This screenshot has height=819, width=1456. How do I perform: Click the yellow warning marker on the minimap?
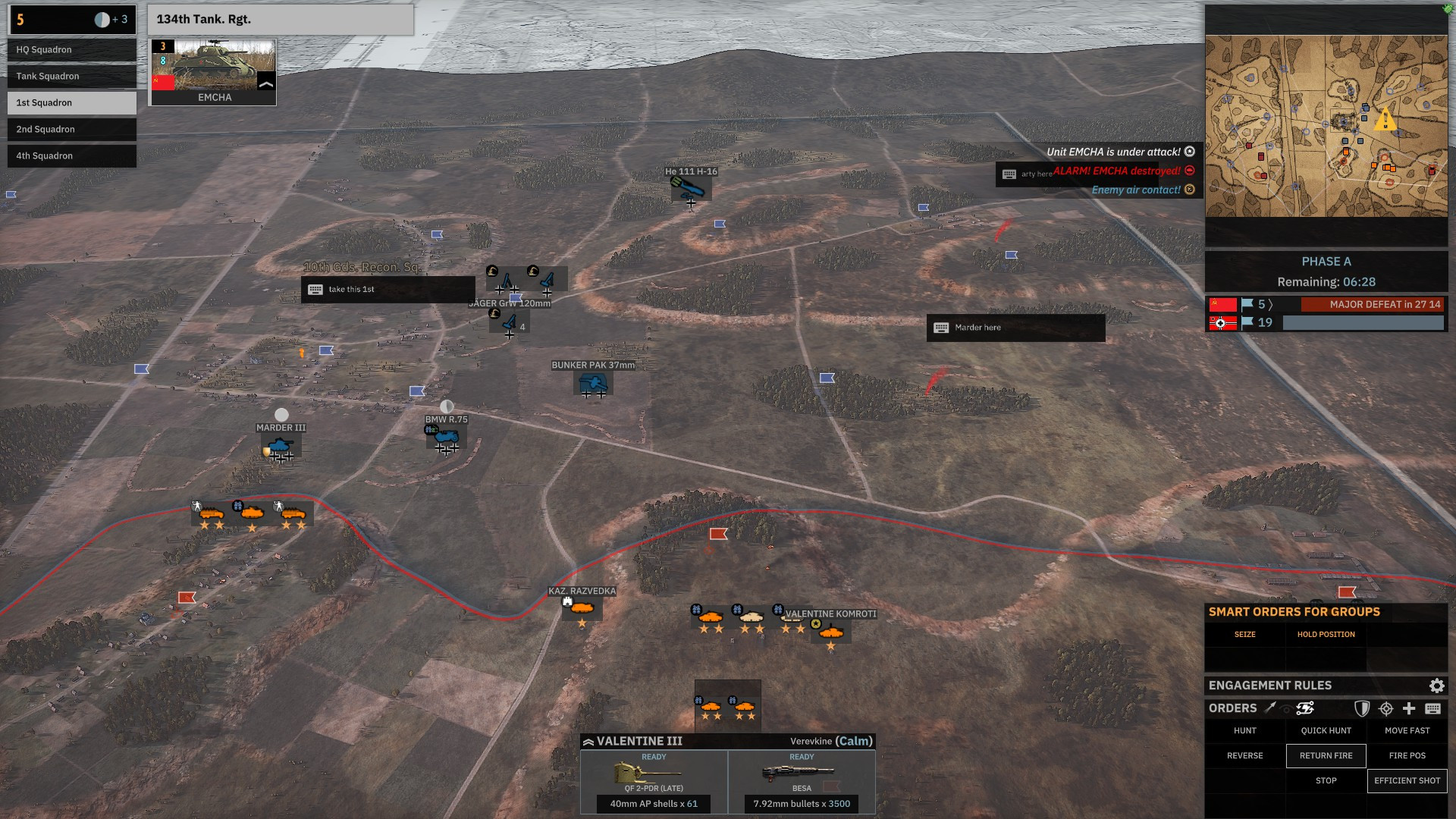1387,119
